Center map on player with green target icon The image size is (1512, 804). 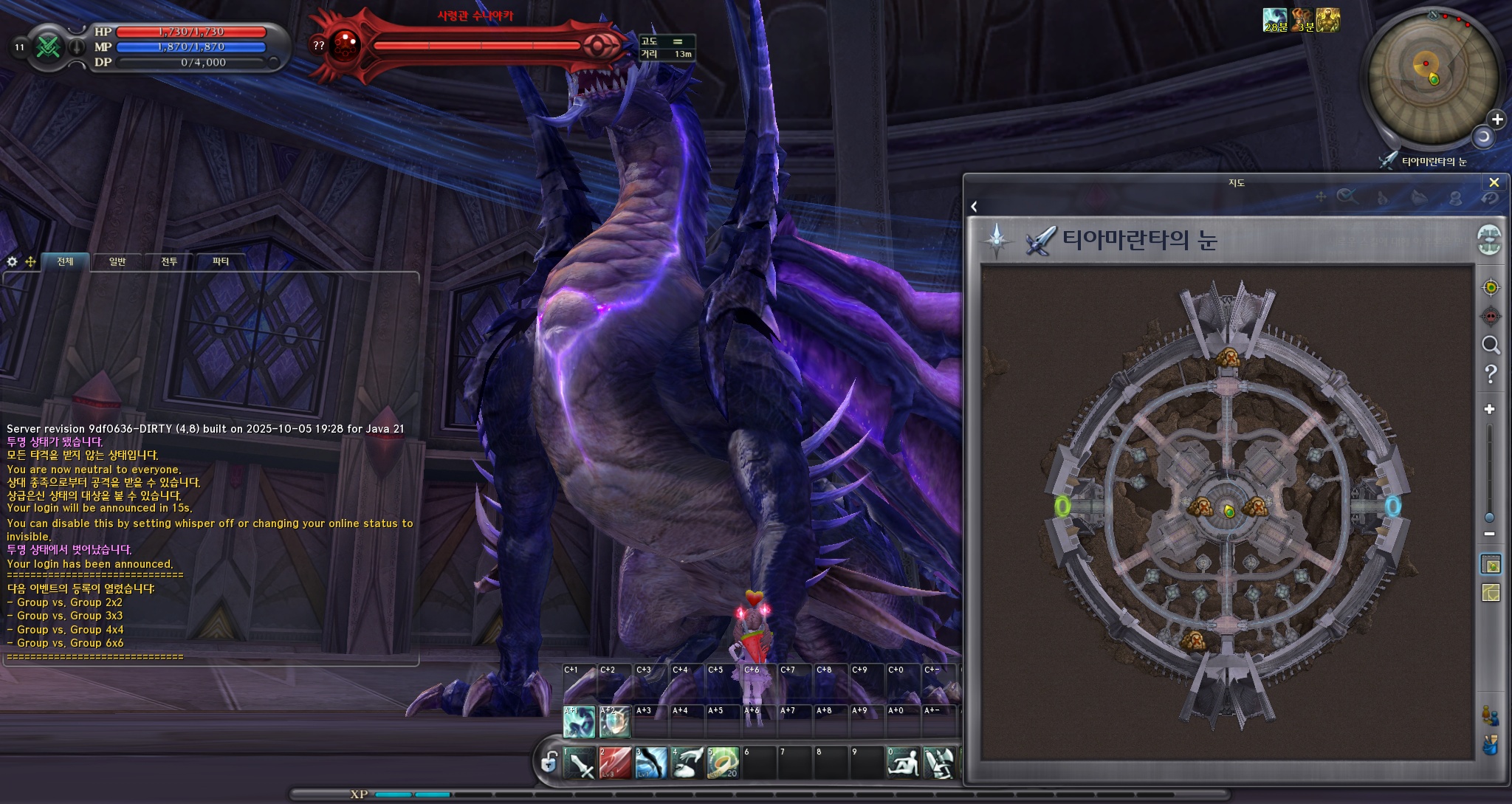click(x=1491, y=287)
